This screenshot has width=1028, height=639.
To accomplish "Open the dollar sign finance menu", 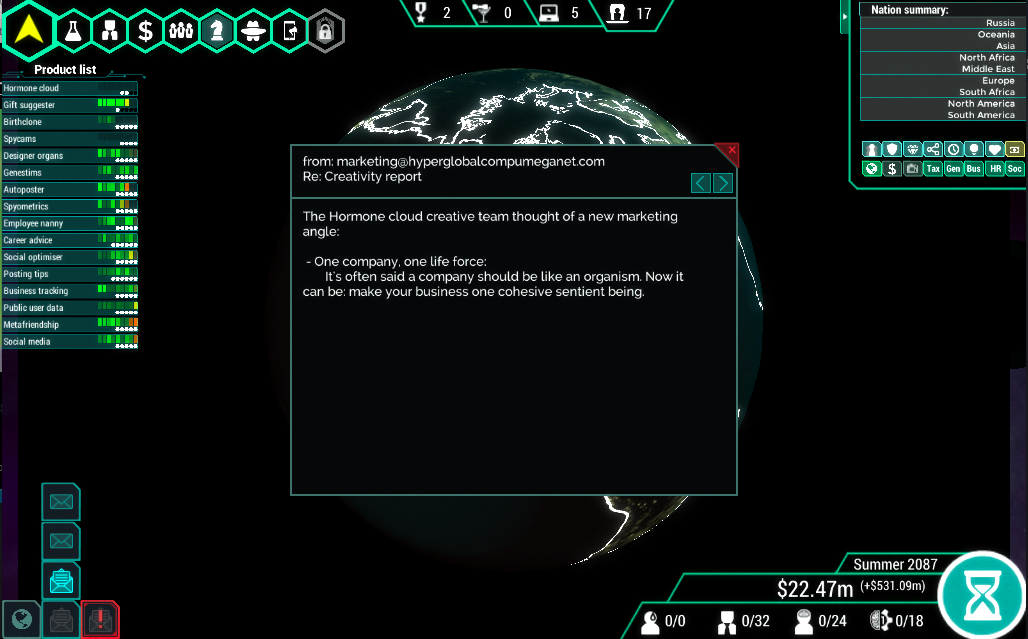I will click(x=145, y=30).
